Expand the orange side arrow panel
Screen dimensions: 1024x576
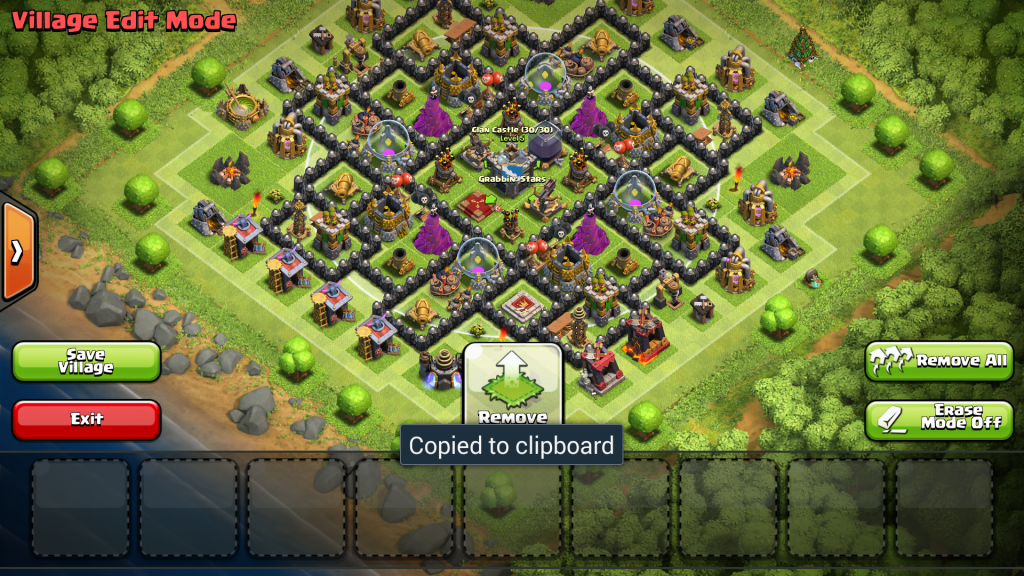pos(17,251)
